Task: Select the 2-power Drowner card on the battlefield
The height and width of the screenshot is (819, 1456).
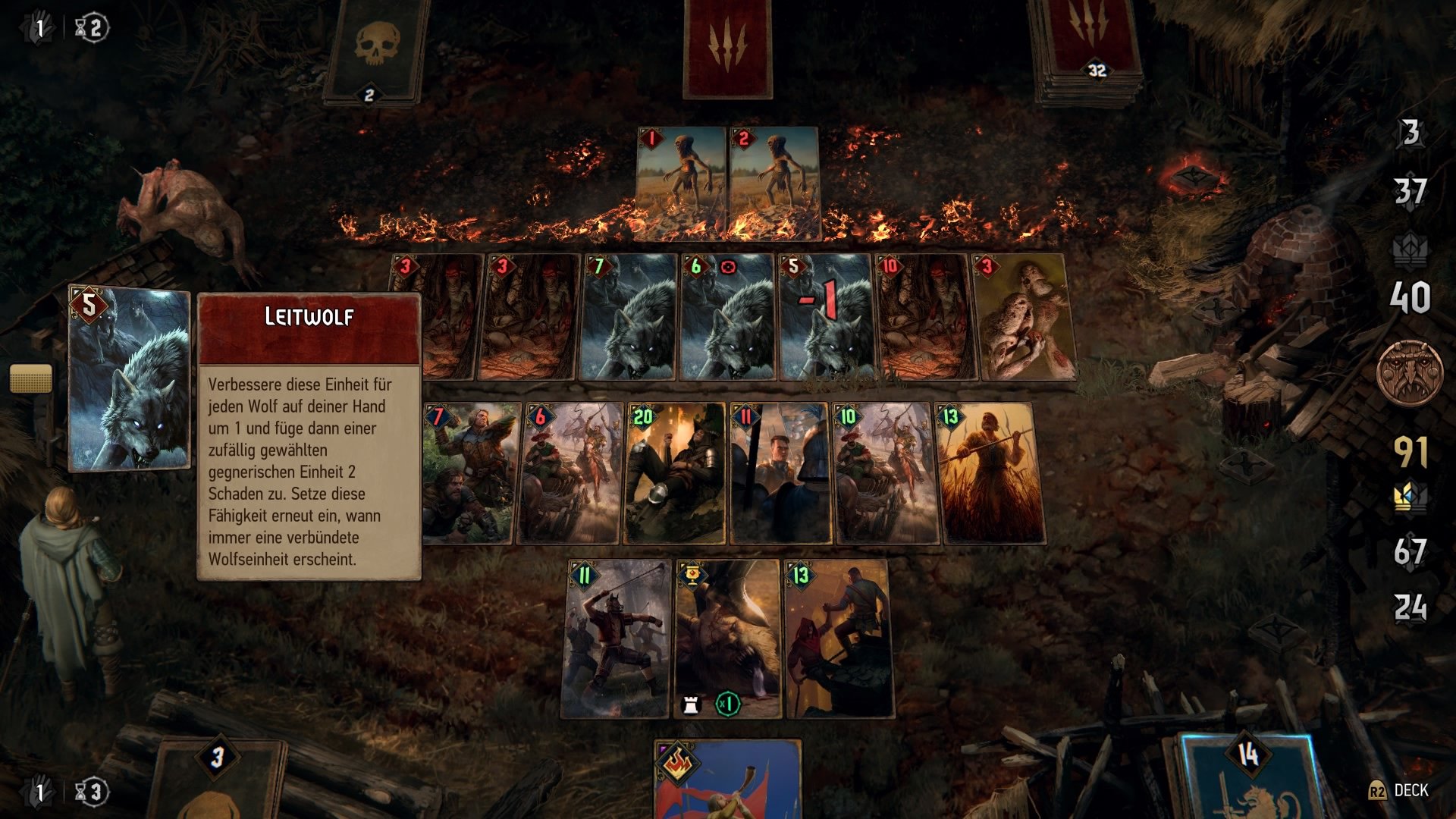Action: tap(773, 182)
